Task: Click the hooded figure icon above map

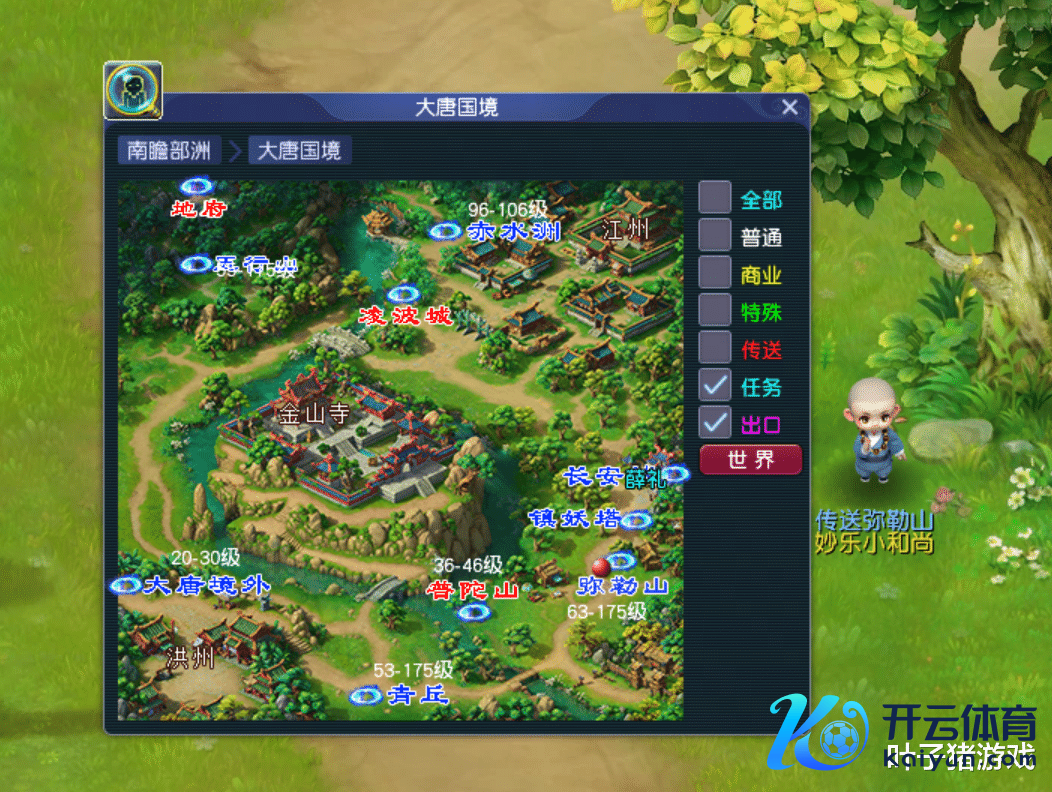Action: tap(133, 92)
